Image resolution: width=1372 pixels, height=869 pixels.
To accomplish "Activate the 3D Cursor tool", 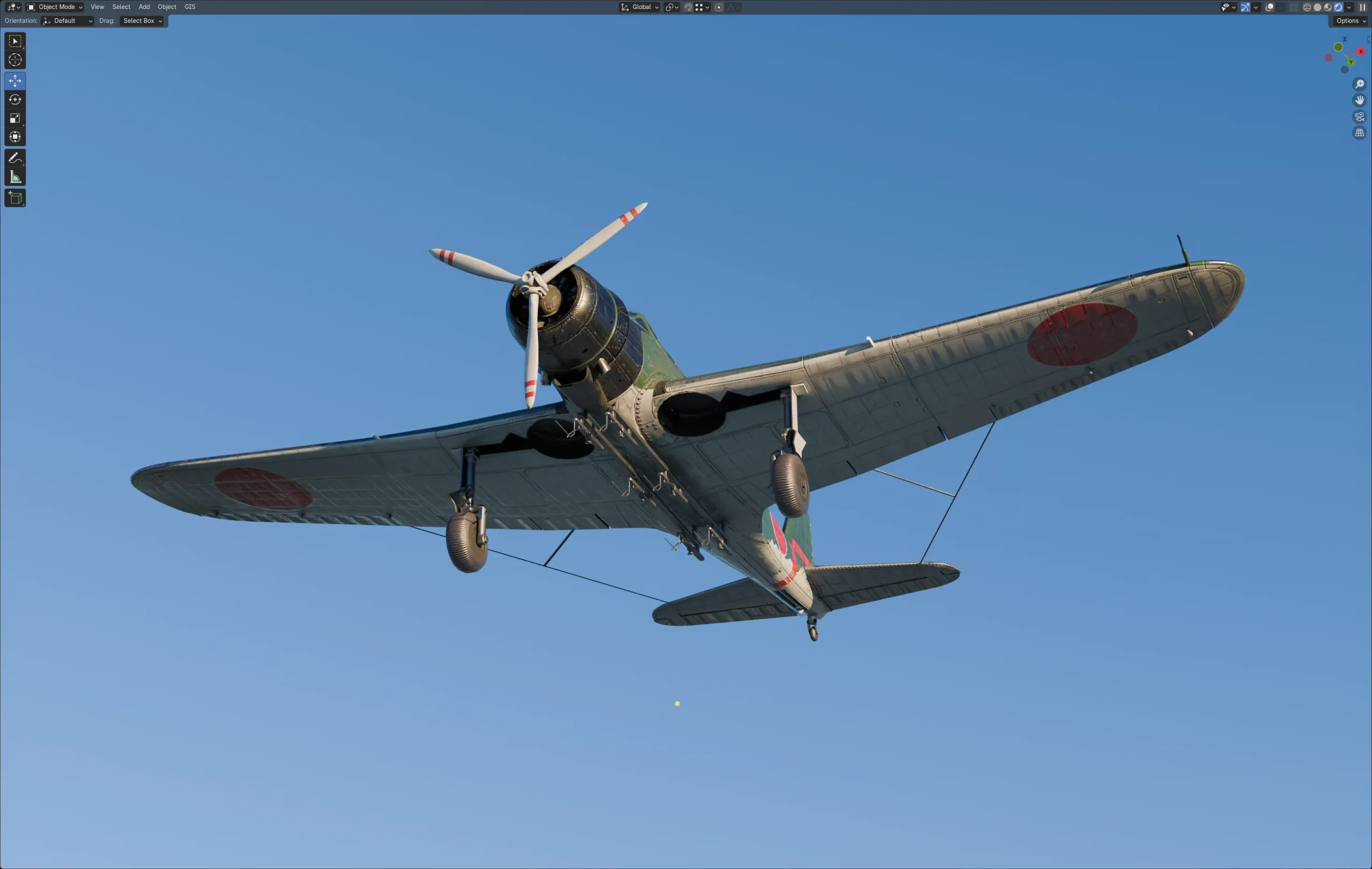I will click(x=15, y=60).
